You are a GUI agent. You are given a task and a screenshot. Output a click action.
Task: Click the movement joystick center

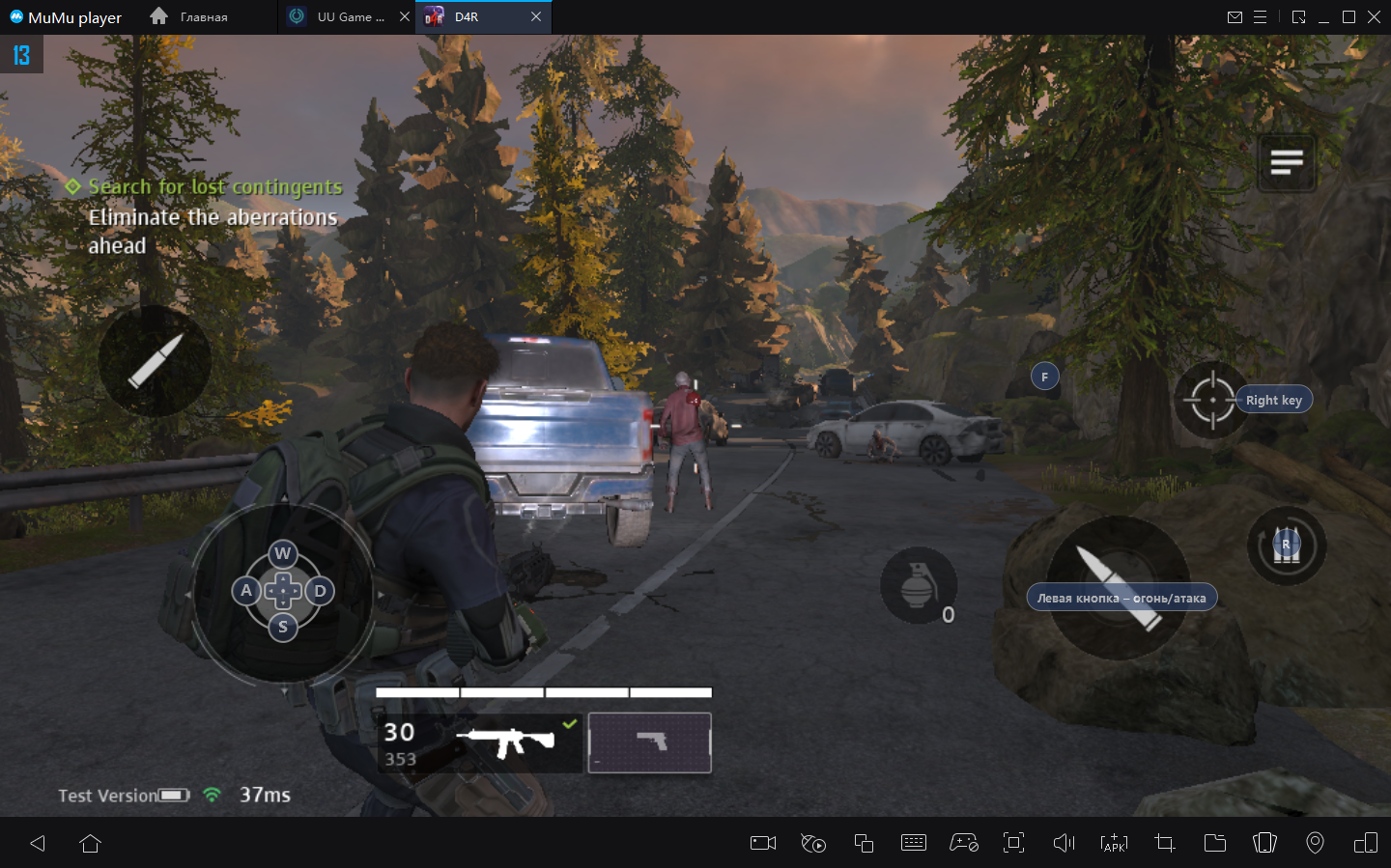coord(283,591)
